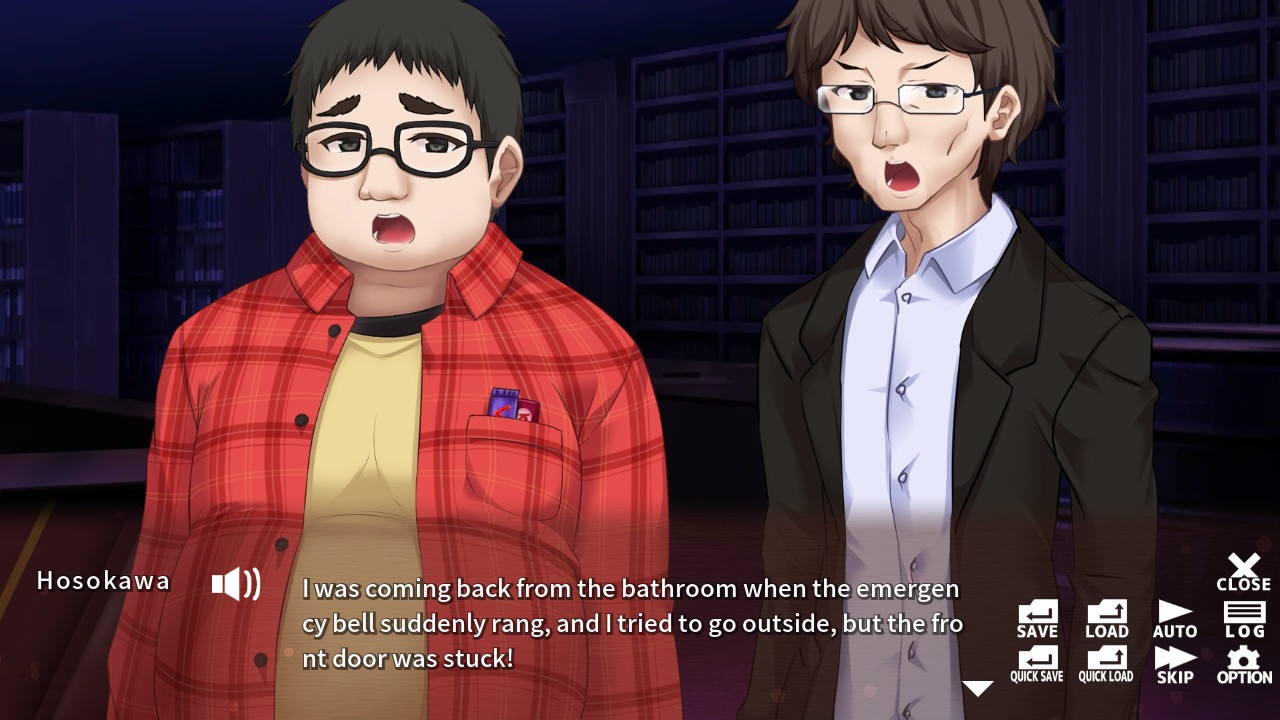Image resolution: width=1280 pixels, height=720 pixels.
Task: Open the text LOG history
Action: (1243, 615)
